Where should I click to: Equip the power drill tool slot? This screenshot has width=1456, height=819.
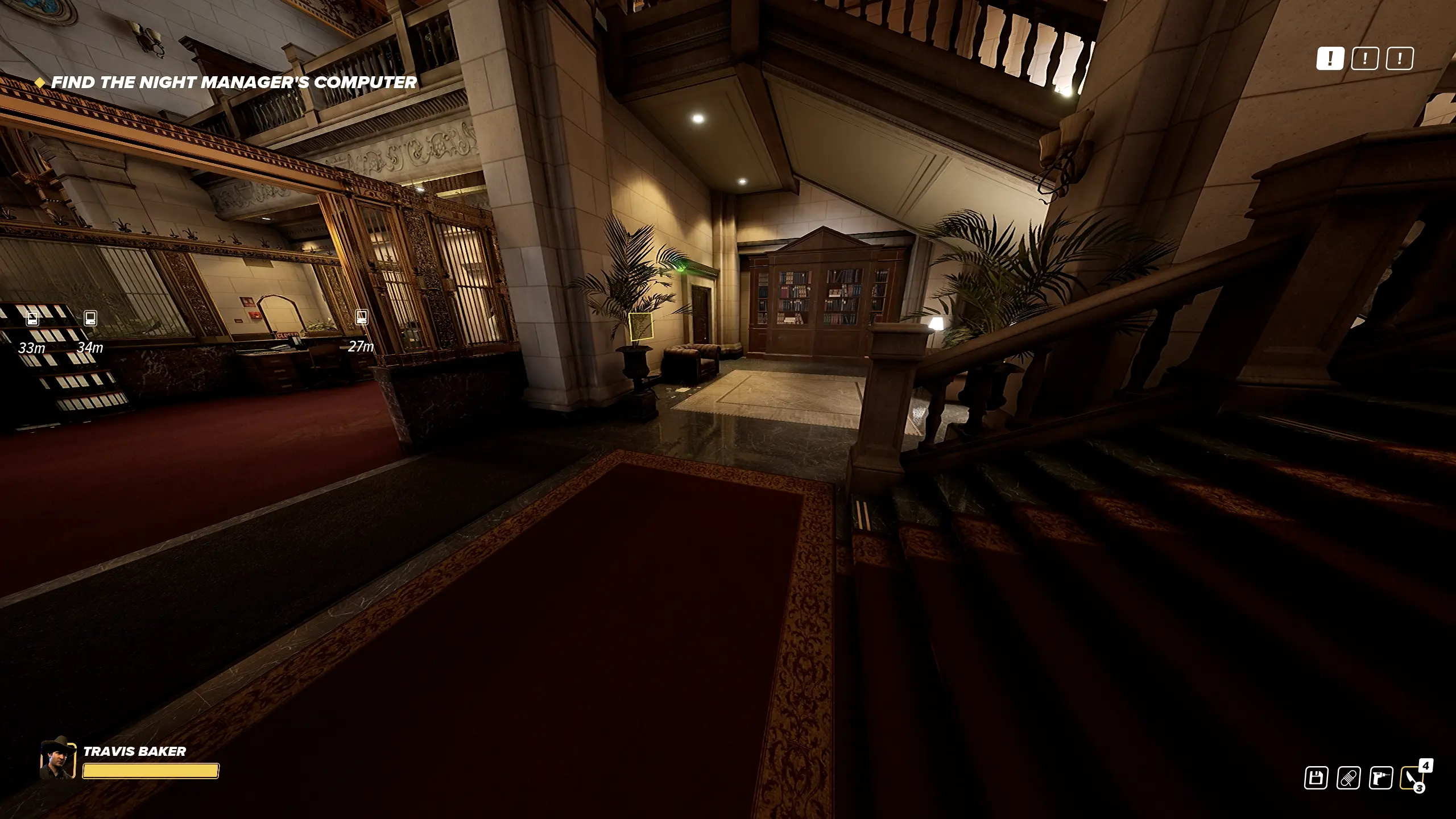(1381, 778)
